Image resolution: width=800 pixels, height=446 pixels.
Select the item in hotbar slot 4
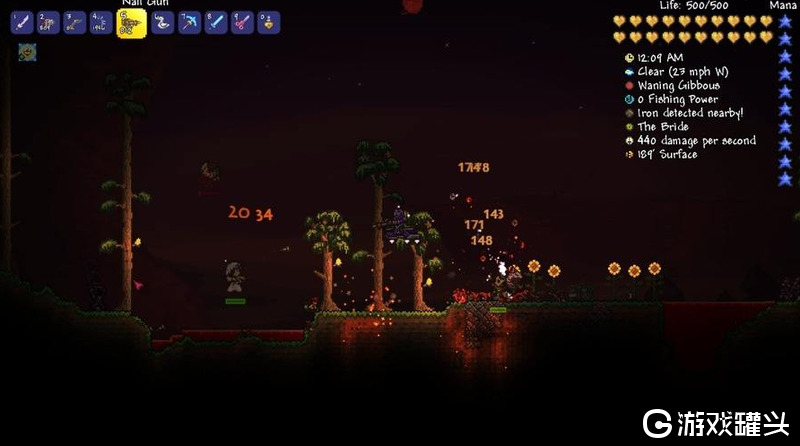tap(101, 22)
